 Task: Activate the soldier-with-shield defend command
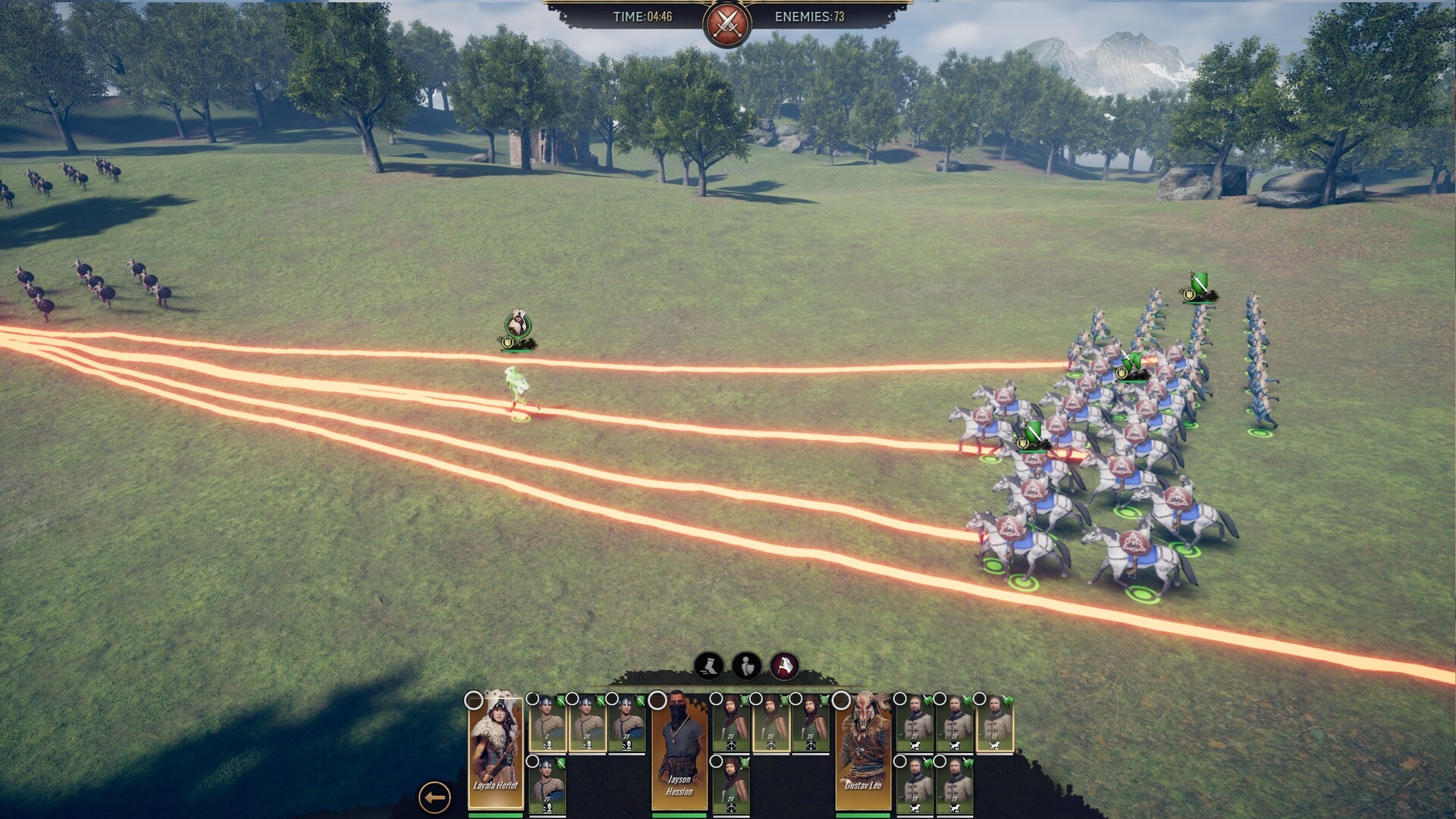(747, 667)
